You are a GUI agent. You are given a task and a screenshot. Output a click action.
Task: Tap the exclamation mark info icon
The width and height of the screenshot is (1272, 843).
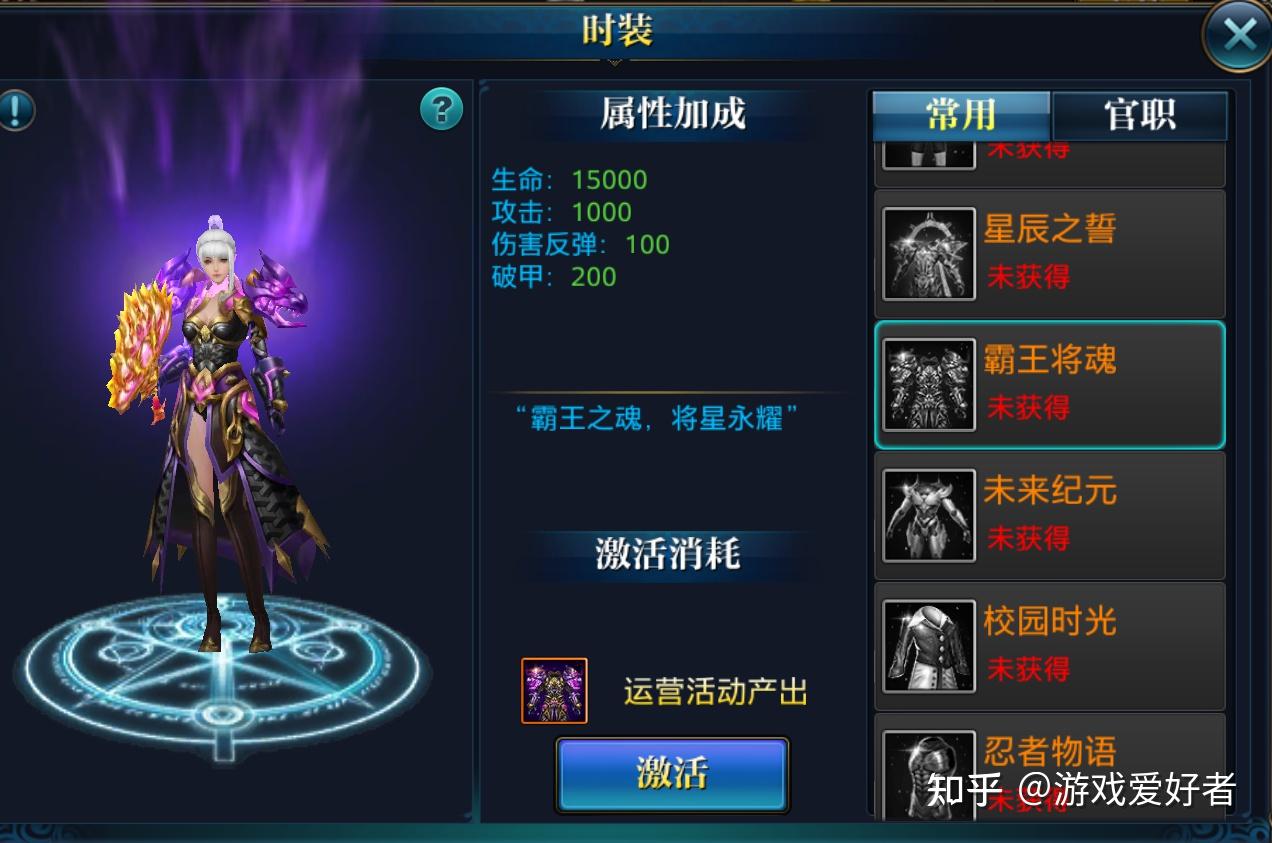coord(15,109)
